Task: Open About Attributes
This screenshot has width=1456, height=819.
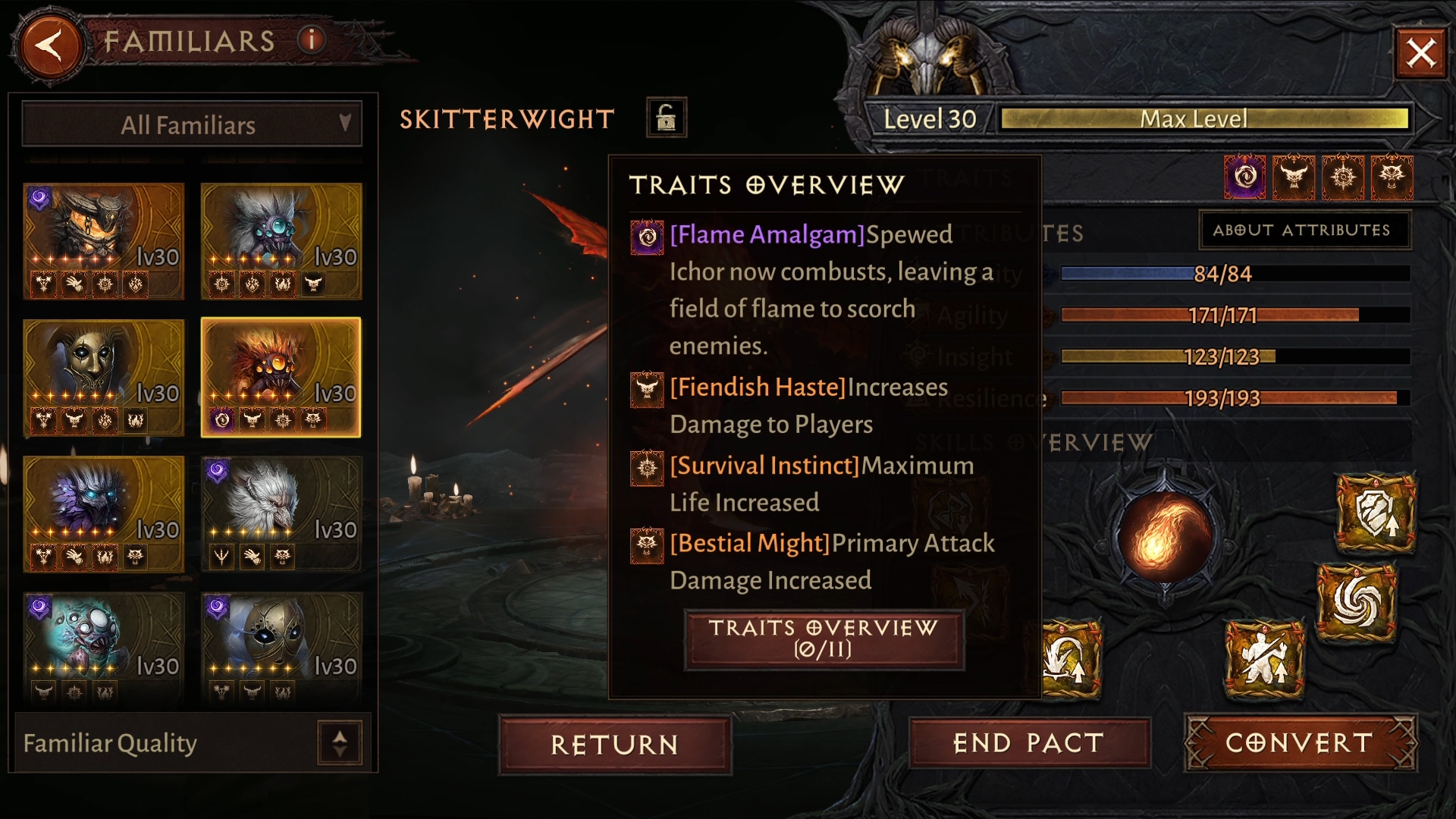Action: click(x=1302, y=230)
